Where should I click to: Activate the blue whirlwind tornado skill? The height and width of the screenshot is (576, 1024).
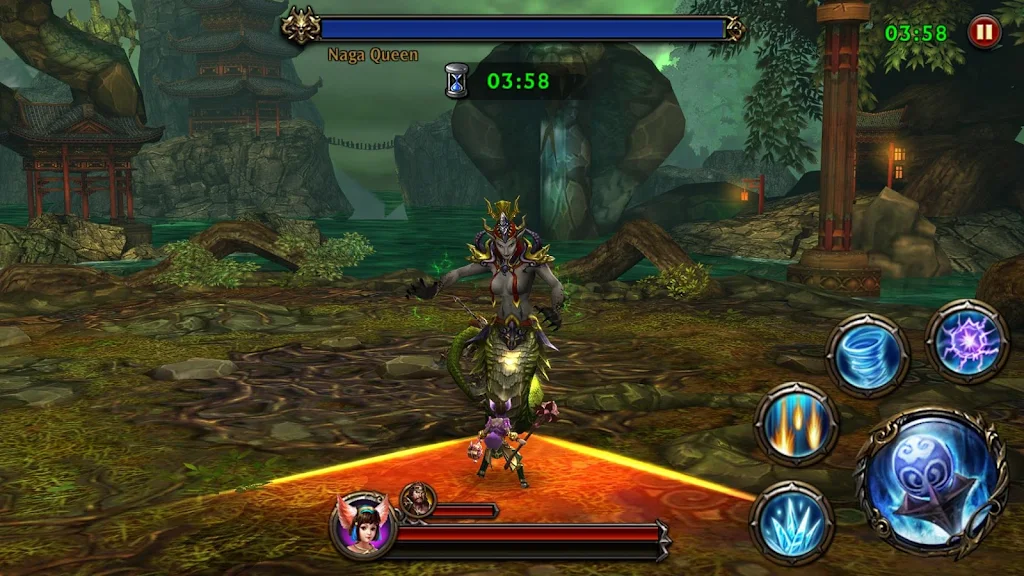pos(867,355)
